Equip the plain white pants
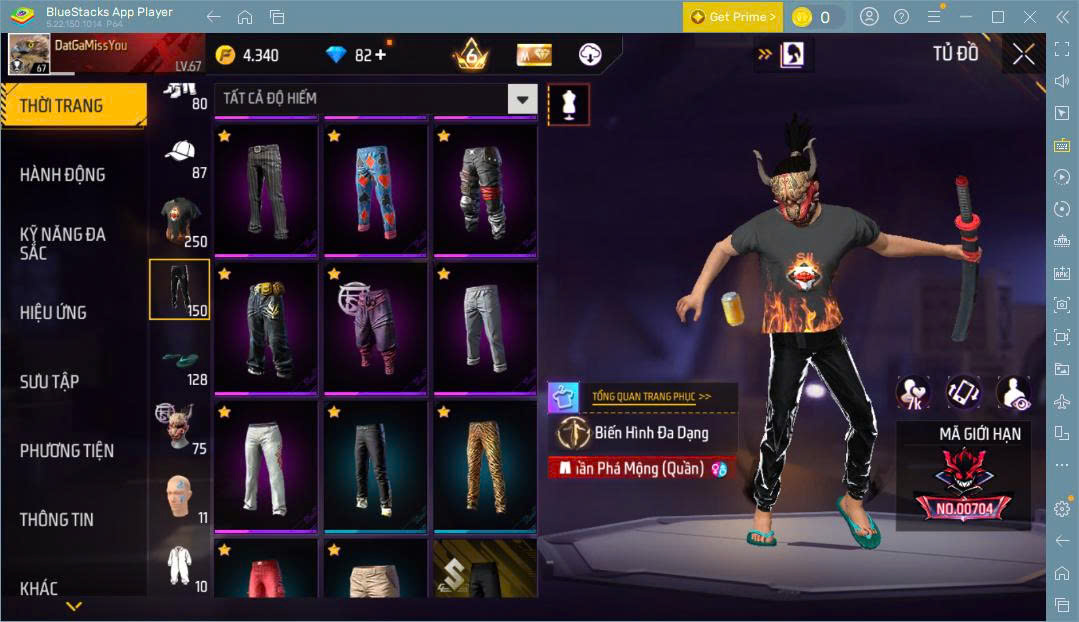This screenshot has width=1079, height=622. pos(266,465)
